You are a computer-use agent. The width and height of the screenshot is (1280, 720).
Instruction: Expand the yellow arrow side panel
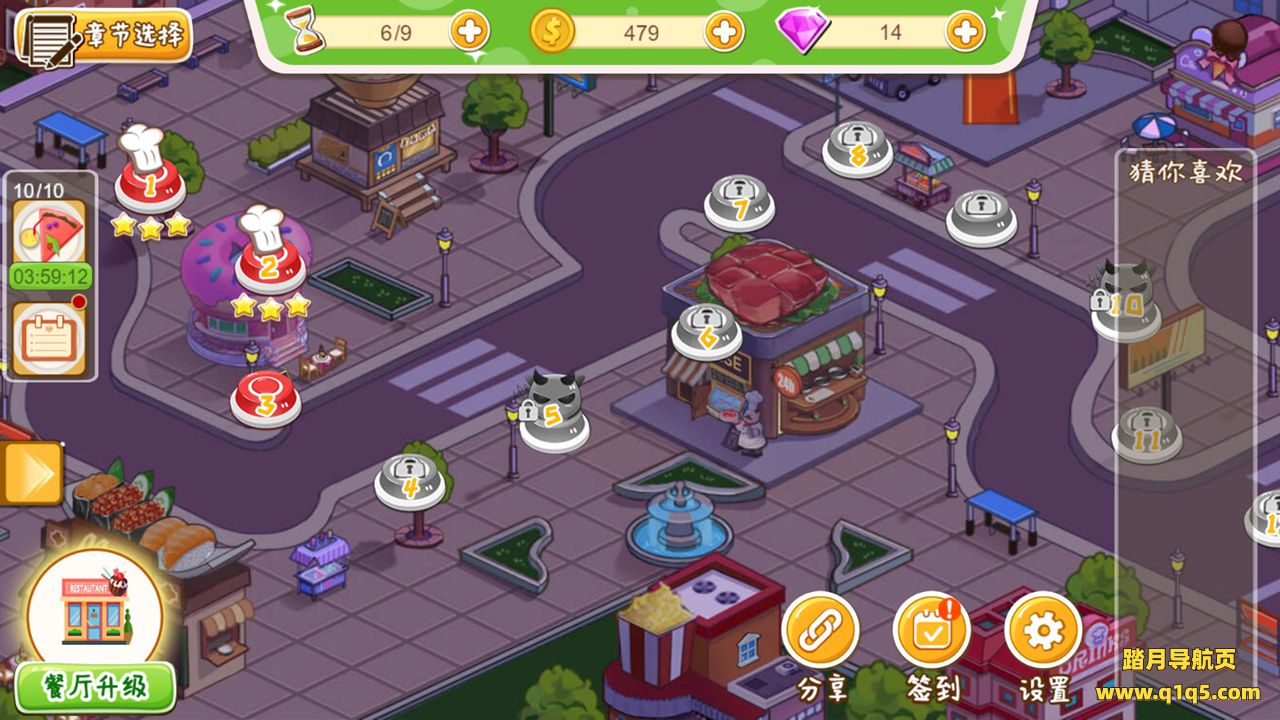tap(31, 473)
